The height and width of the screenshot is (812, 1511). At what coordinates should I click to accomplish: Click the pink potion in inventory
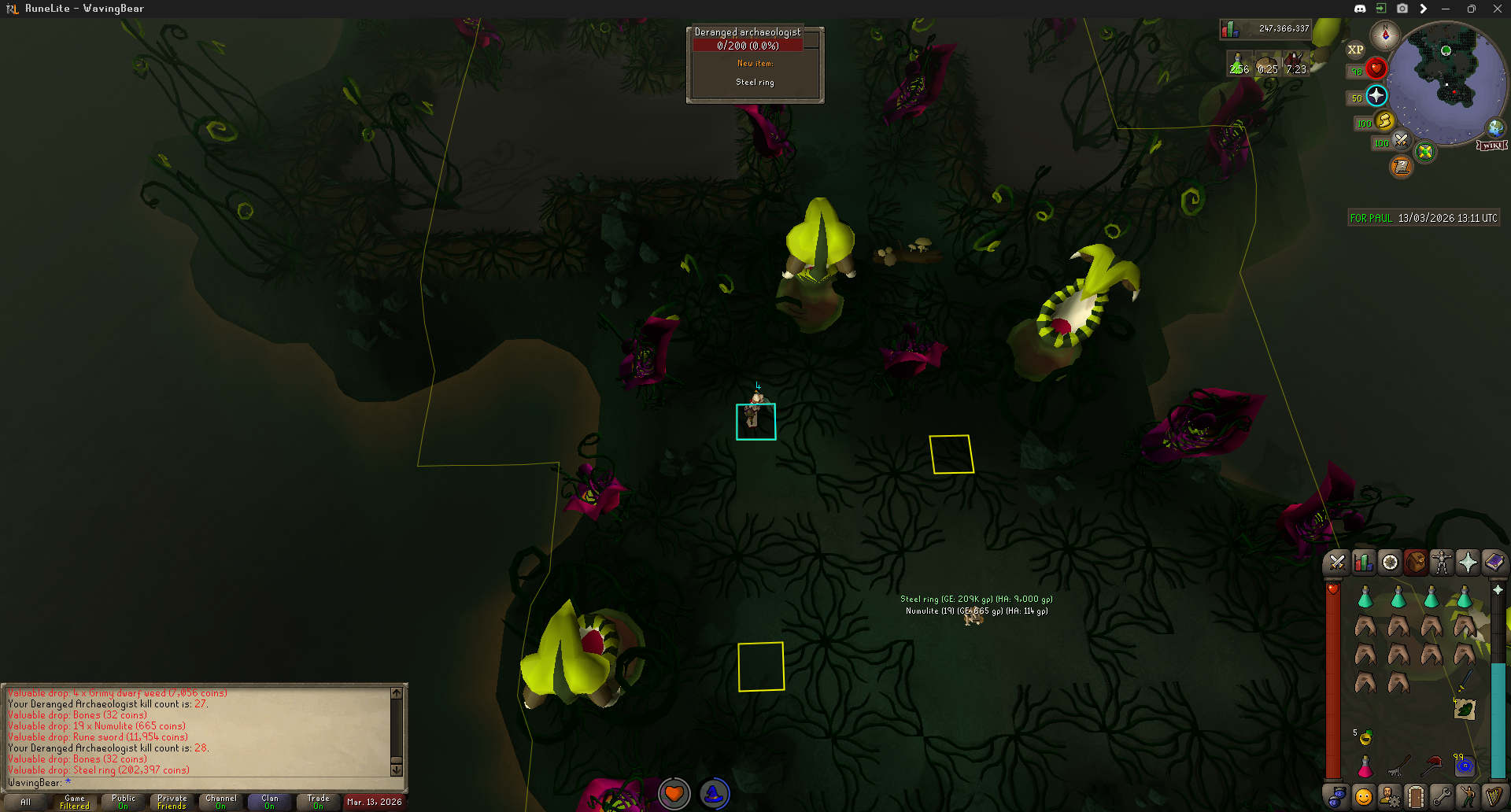(x=1365, y=766)
